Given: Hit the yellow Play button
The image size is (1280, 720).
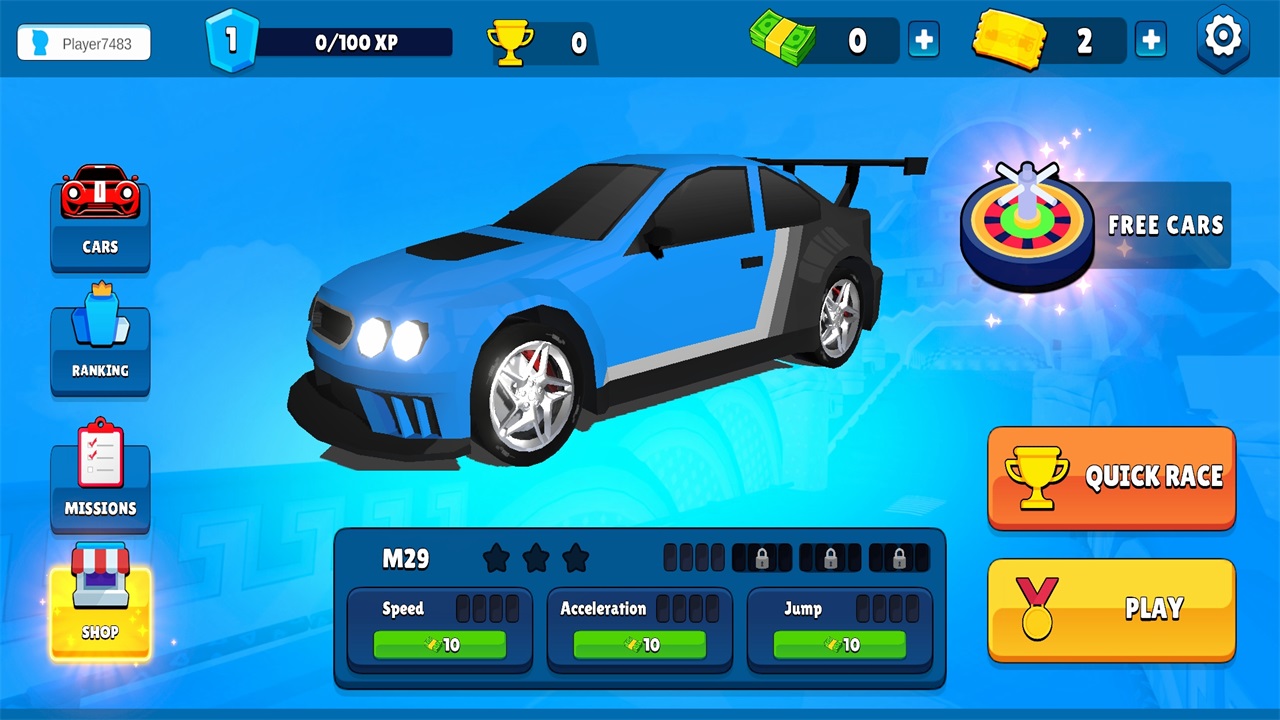Looking at the screenshot, I should 1111,609.
